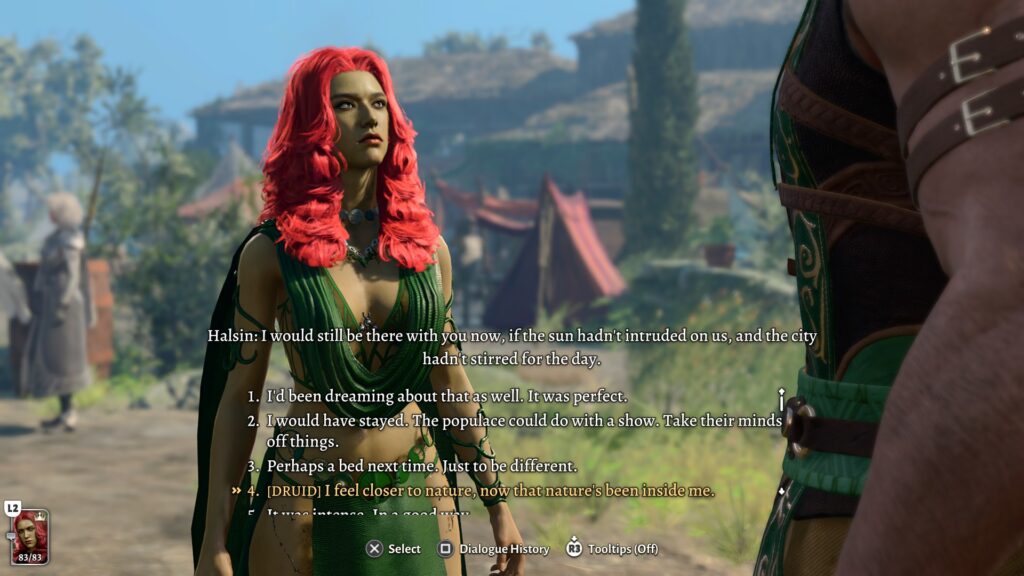Pick 'Perhaps a bed next time' response

pyautogui.click(x=421, y=466)
